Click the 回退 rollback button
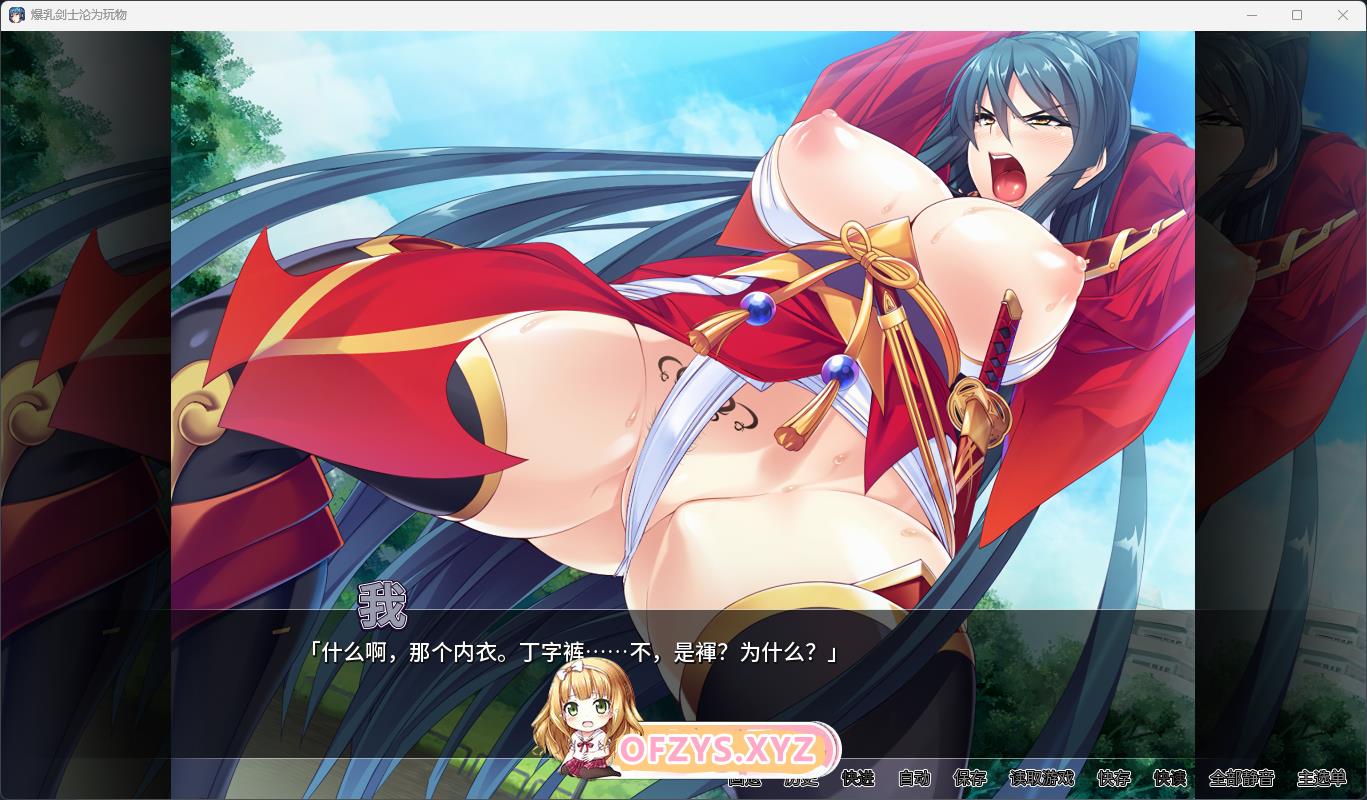 click(744, 780)
